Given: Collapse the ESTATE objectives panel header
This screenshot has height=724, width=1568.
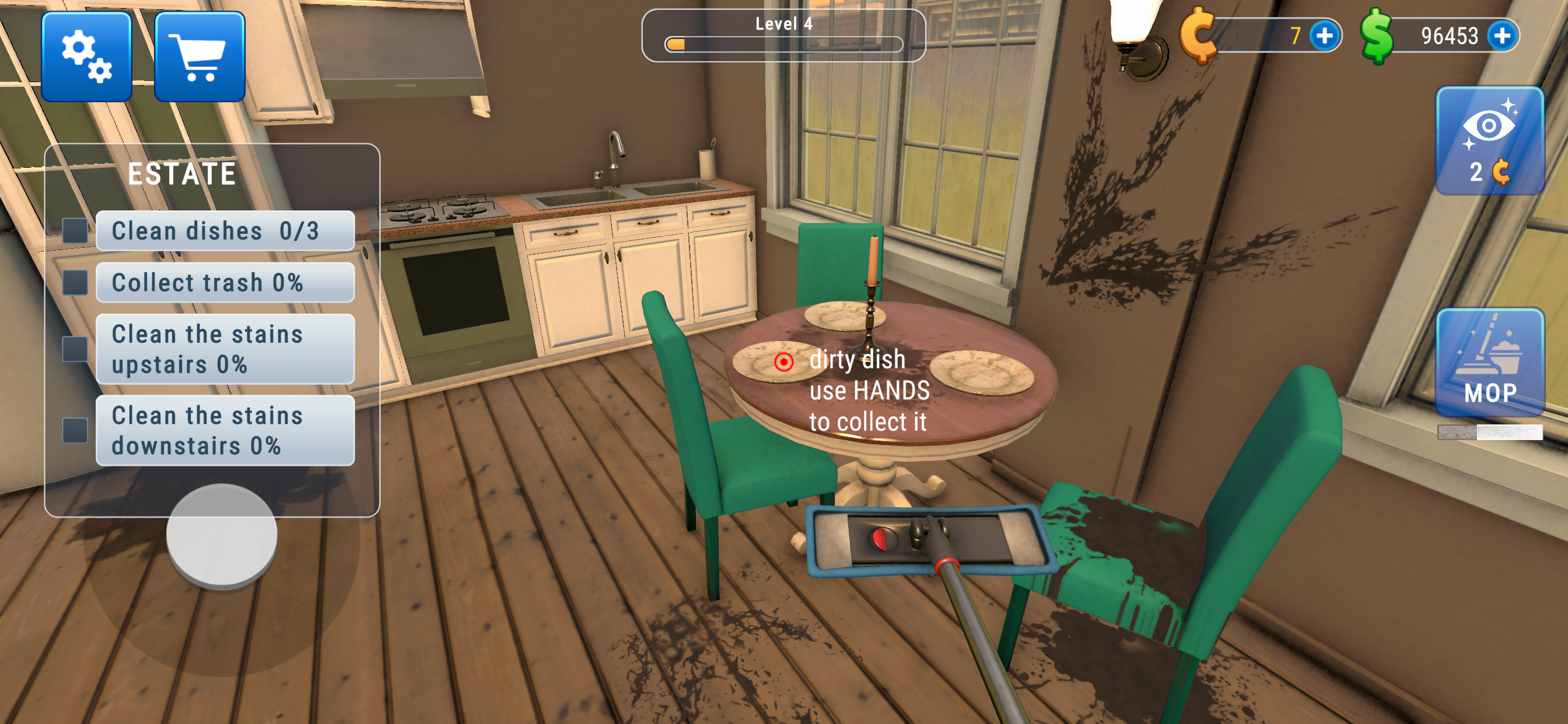Looking at the screenshot, I should pos(183,172).
